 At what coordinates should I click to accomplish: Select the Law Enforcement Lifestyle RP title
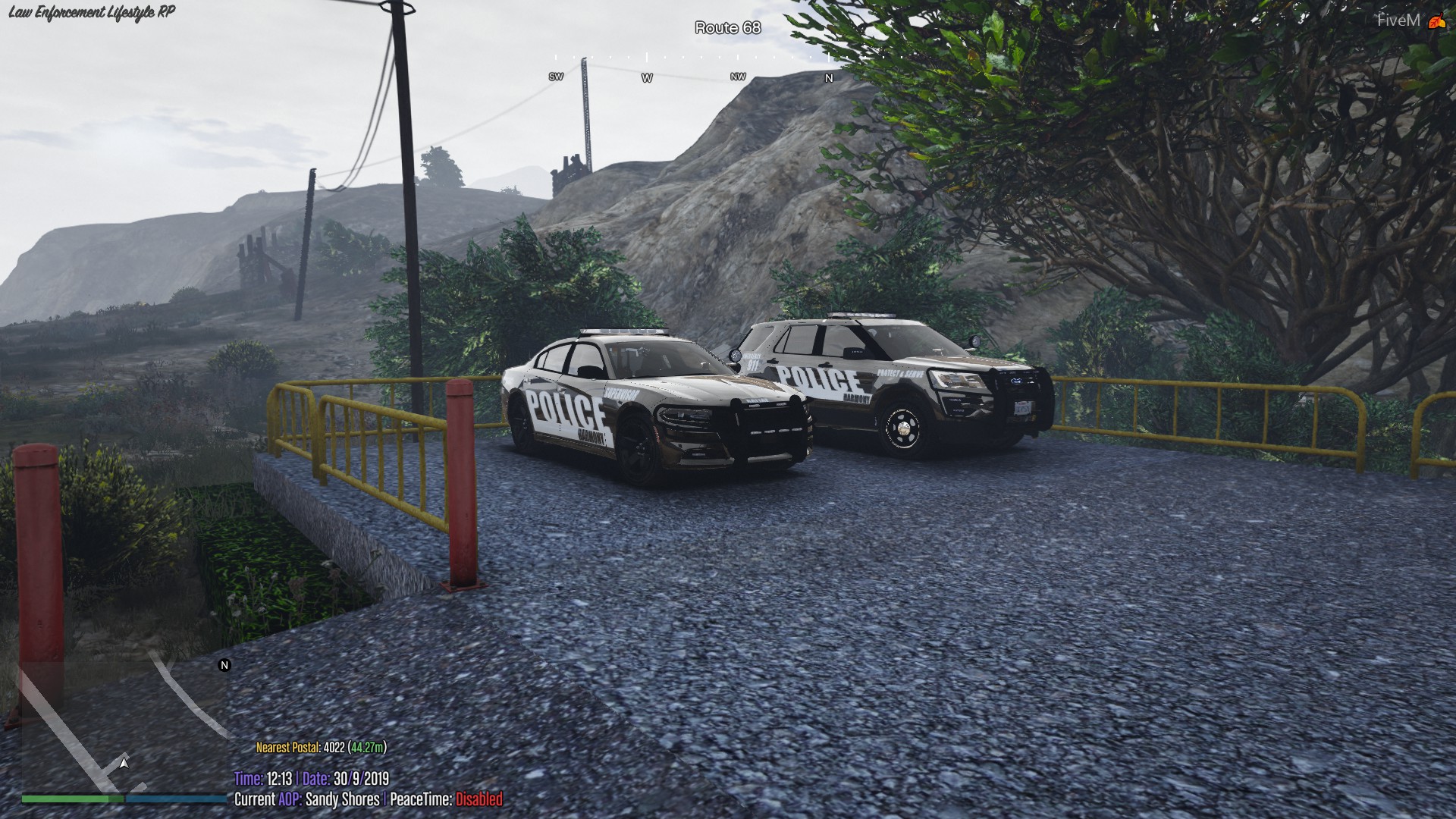pos(91,12)
